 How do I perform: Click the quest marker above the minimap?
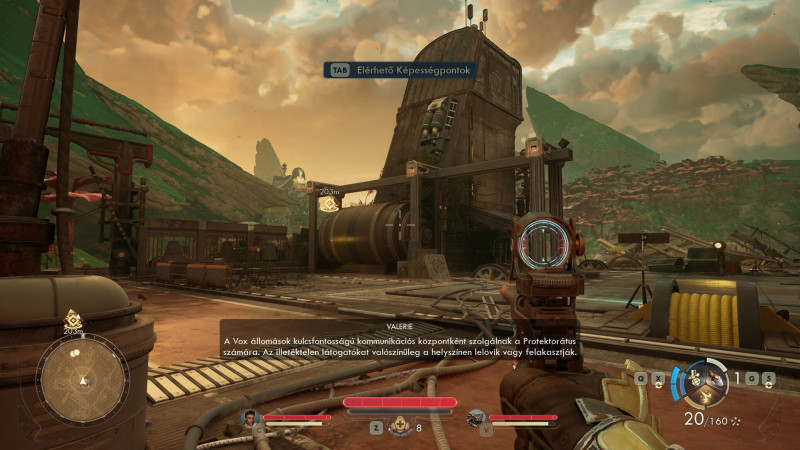(x=73, y=320)
